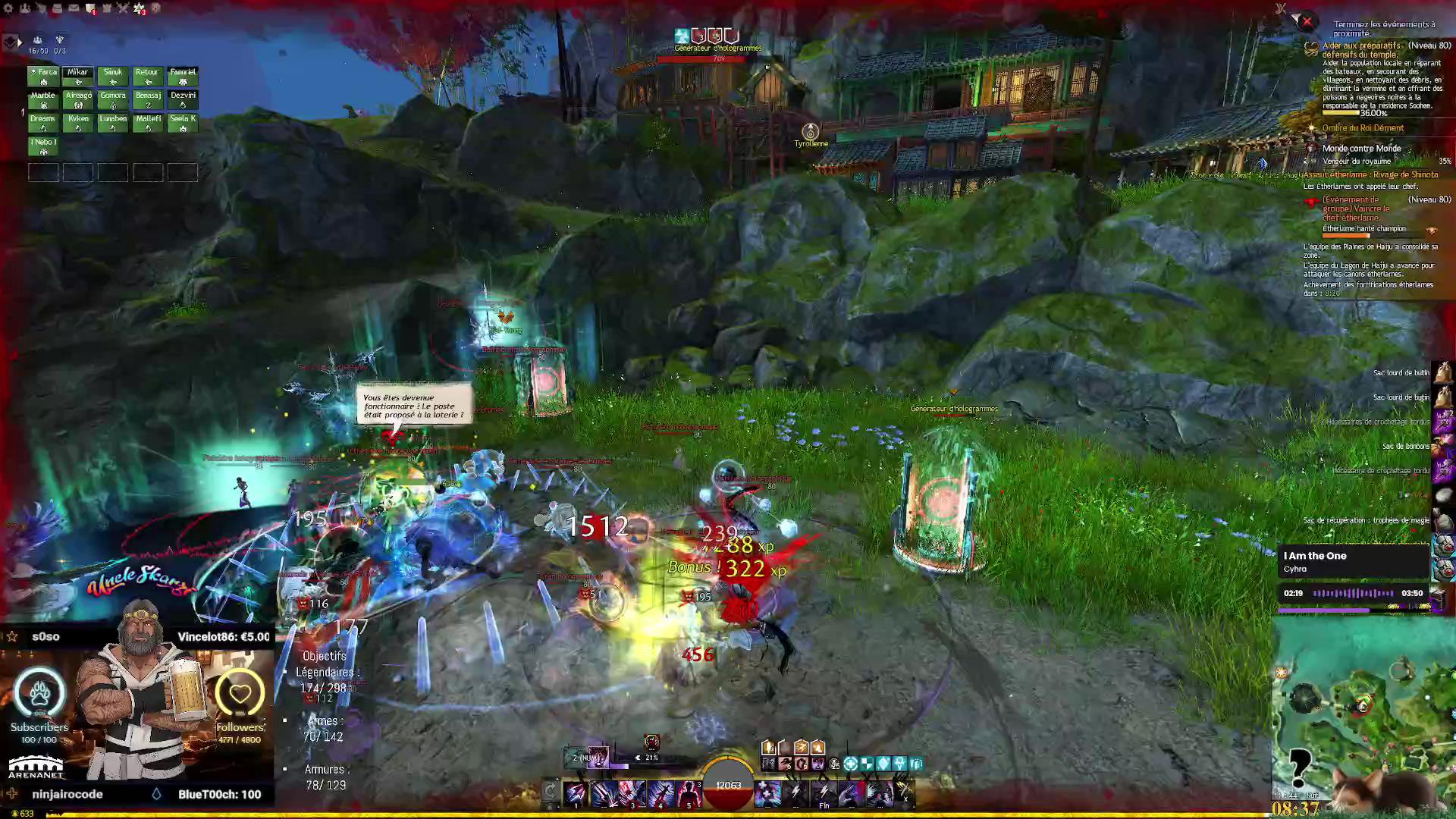Click the weapon swap arrow button
This screenshot has height=819, width=1456.
click(x=551, y=792)
